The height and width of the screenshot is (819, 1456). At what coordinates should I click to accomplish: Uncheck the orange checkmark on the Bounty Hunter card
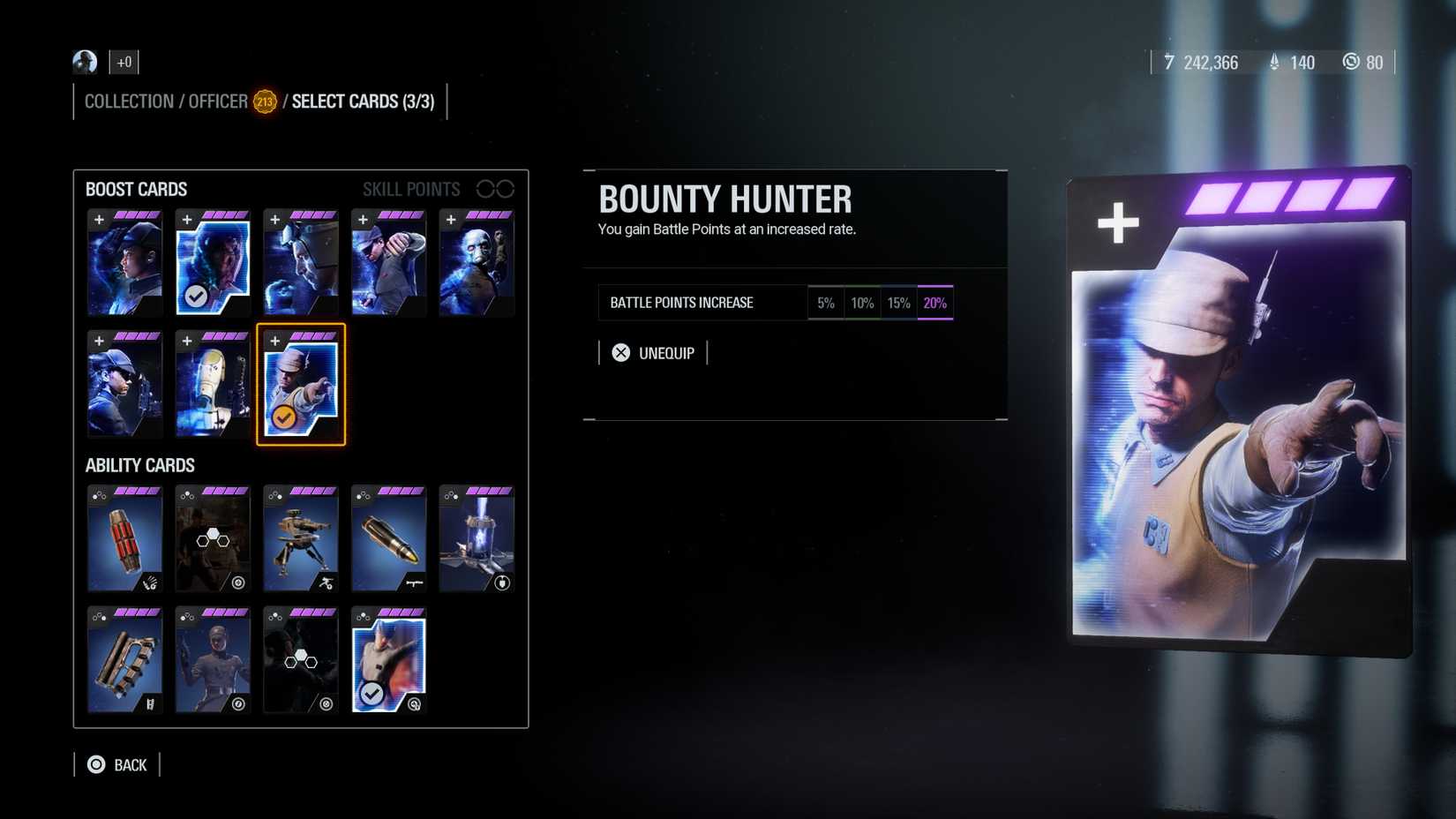click(x=284, y=418)
